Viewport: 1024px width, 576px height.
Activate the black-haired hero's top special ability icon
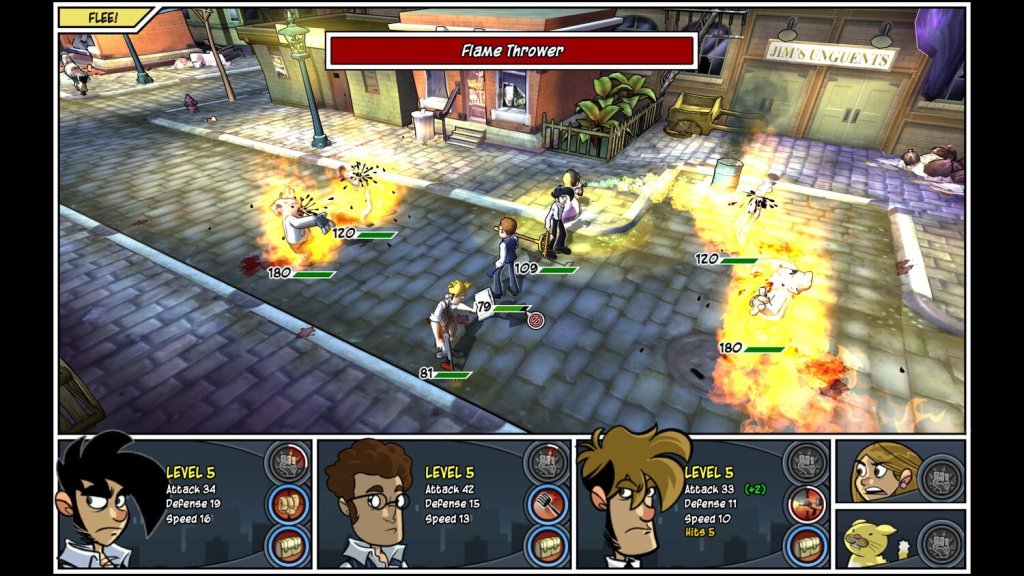[x=287, y=462]
